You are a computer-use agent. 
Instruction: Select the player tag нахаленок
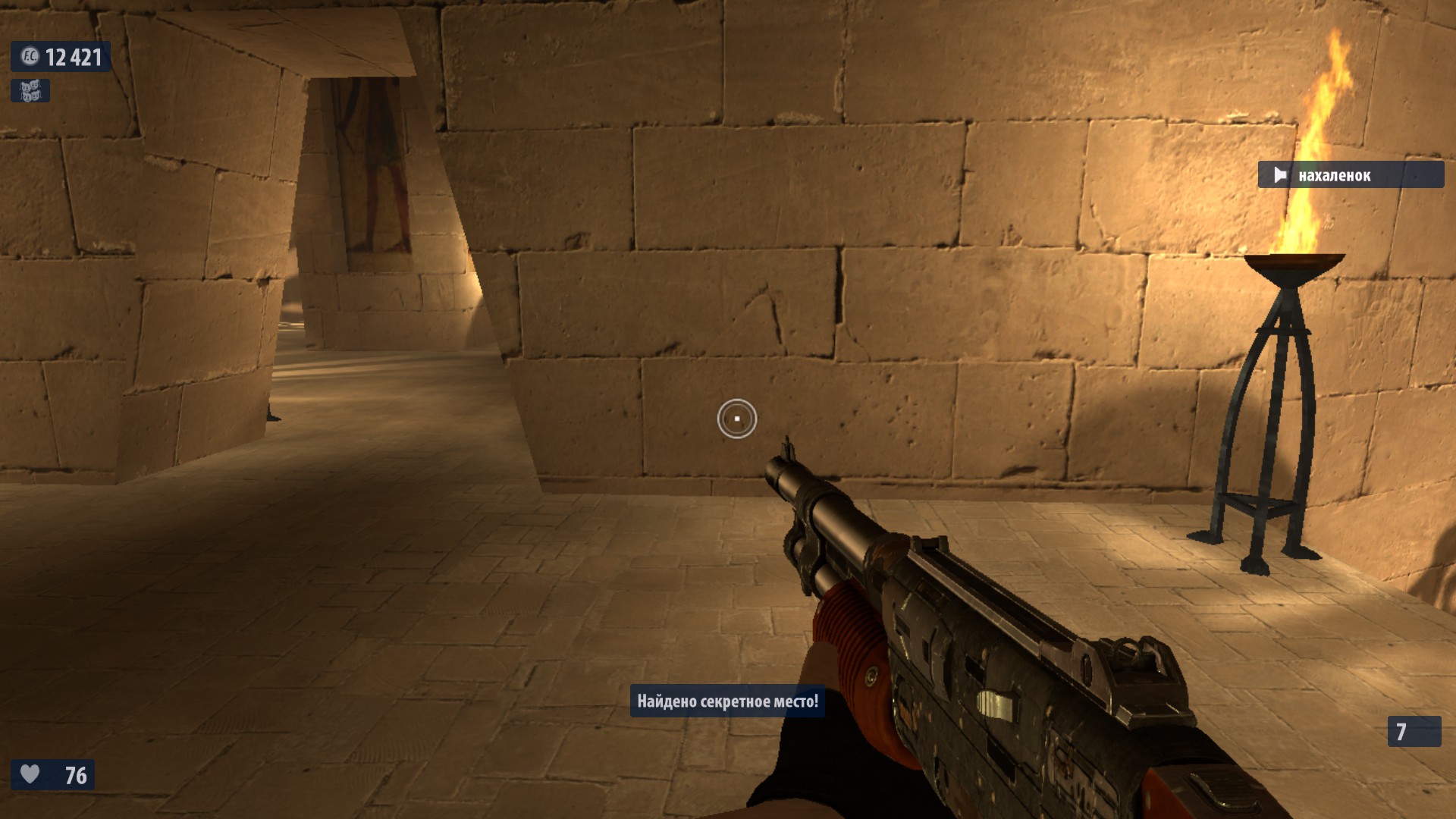(1351, 175)
